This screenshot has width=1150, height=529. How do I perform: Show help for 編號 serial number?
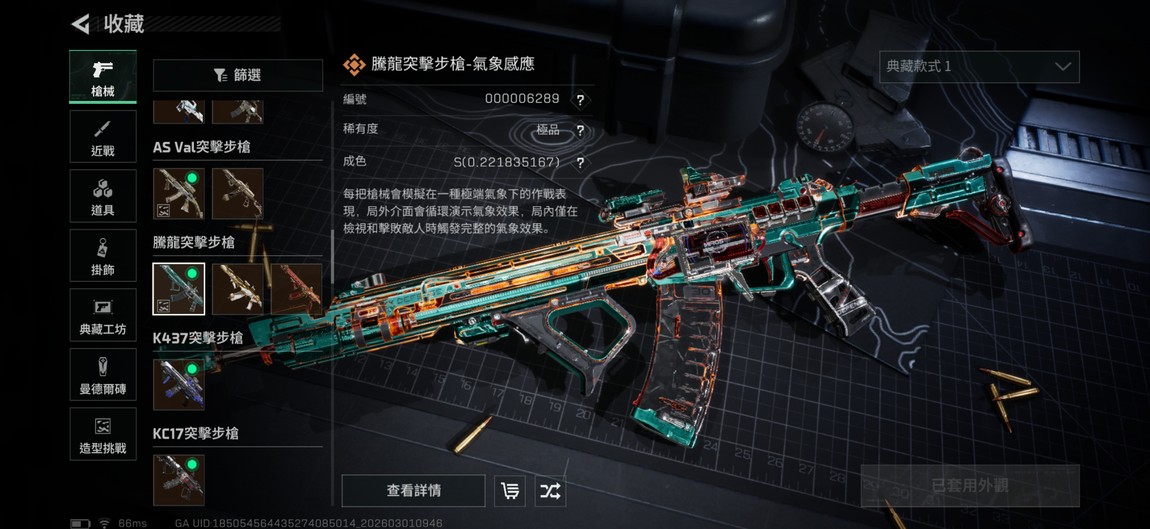[580, 100]
